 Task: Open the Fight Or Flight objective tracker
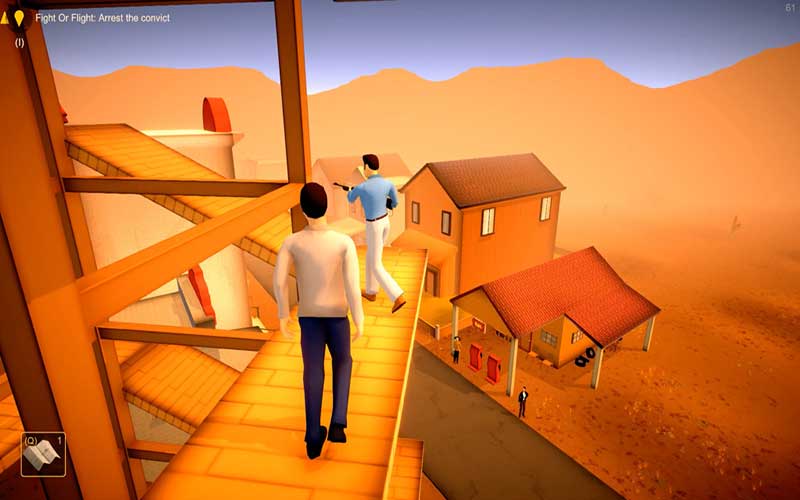tap(103, 18)
